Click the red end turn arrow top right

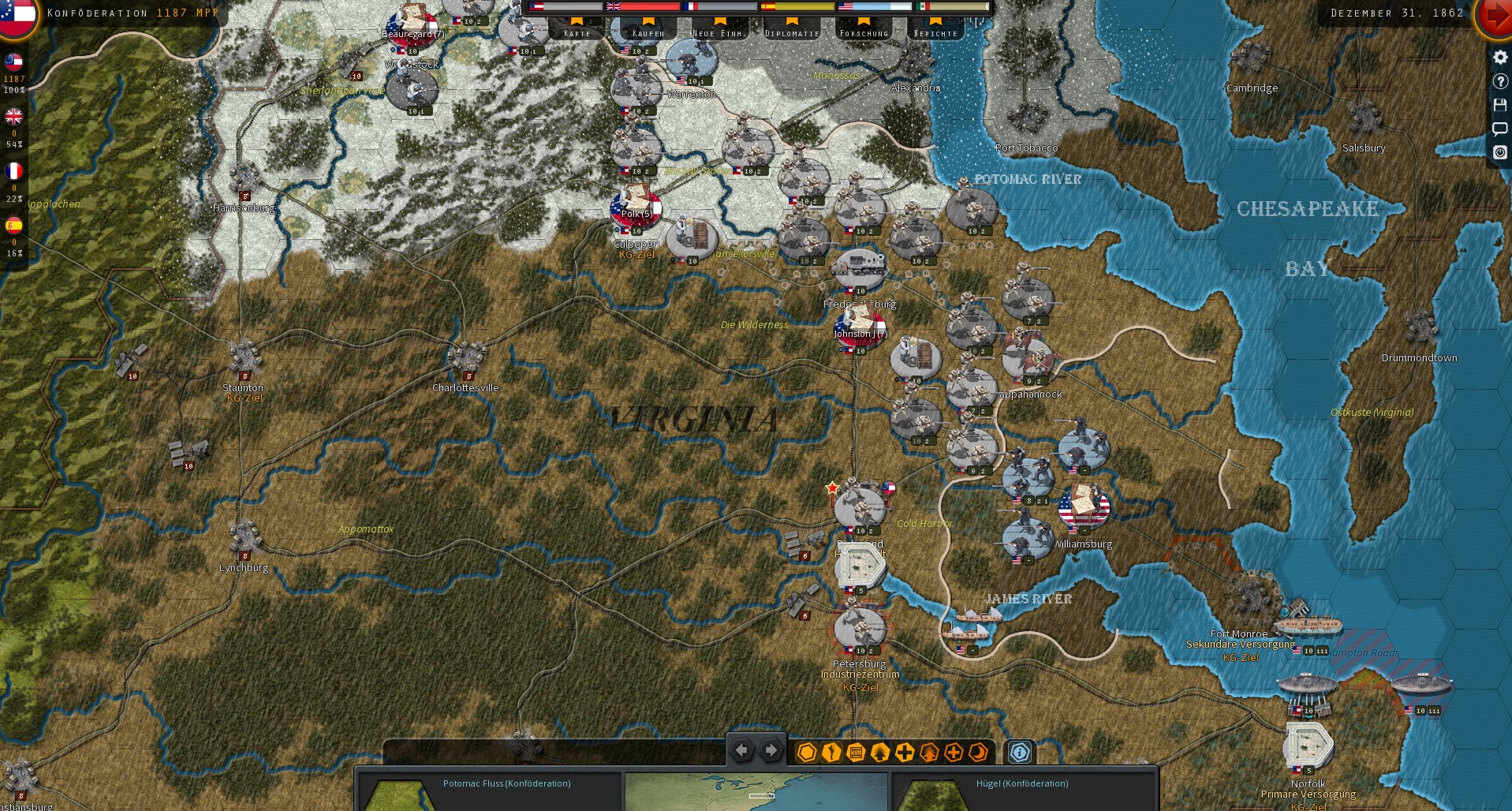(1495, 13)
